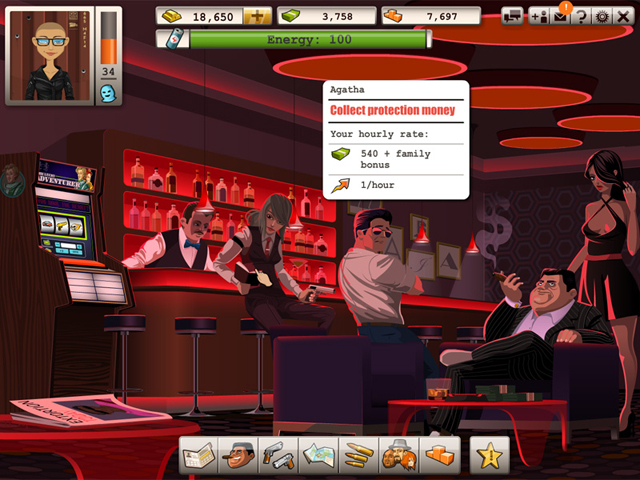Click the gold star button
The width and height of the screenshot is (640, 480).
[x=491, y=455]
